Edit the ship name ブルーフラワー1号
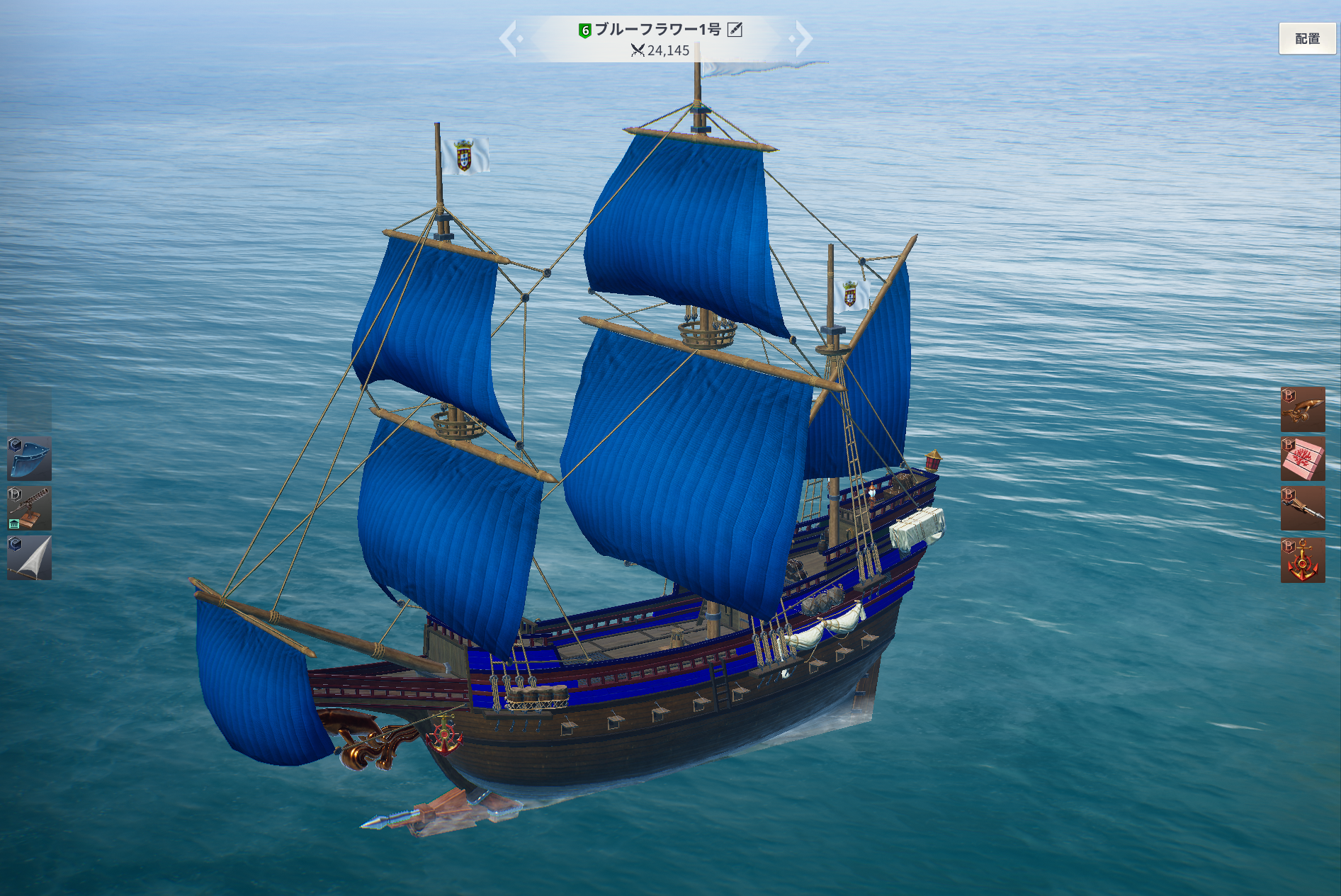1341x896 pixels. 735,30
